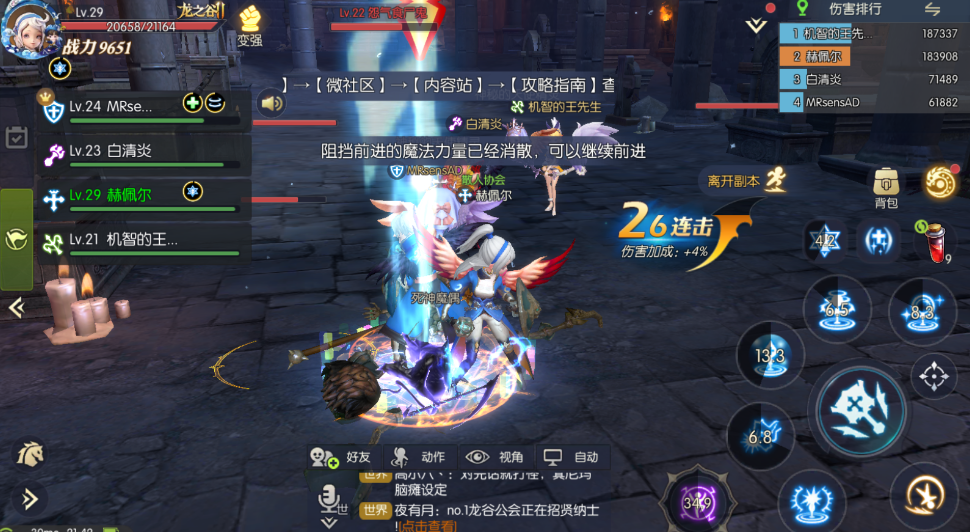The image size is (970, 532).
Task: Use the red health potion
Action: pyautogui.click(x=934, y=239)
